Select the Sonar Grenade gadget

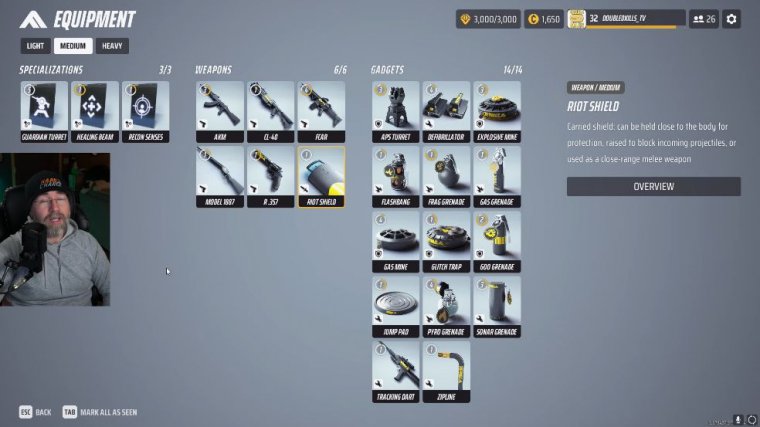(x=498, y=307)
